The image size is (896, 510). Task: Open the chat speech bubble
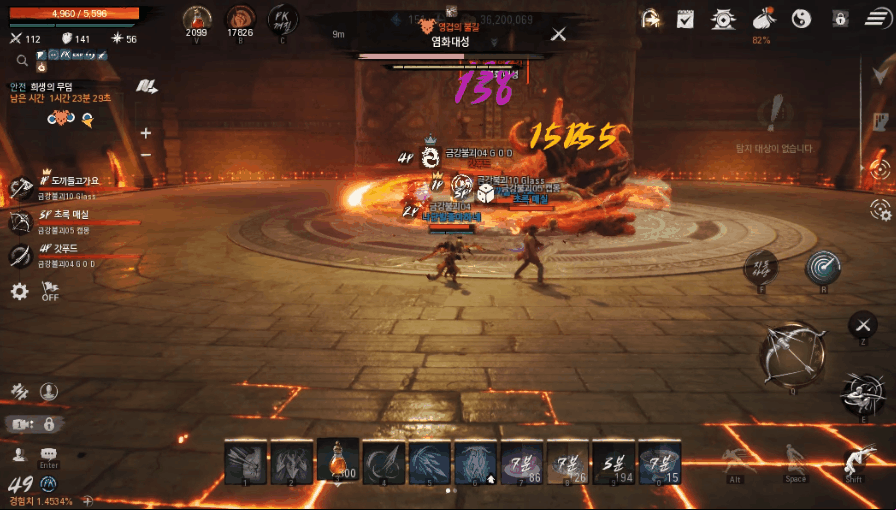pos(48,455)
